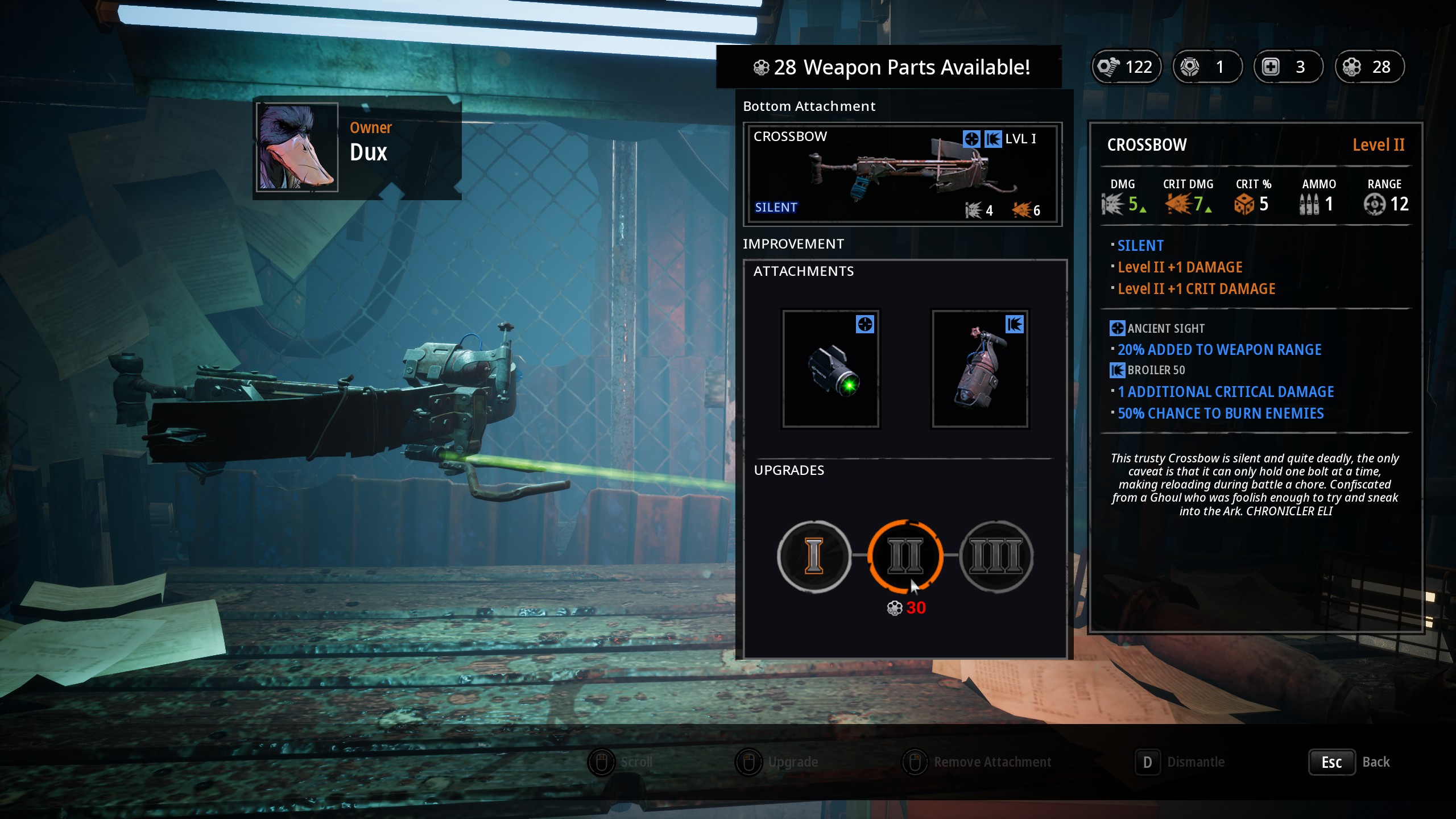Select the Crossbow weapon card

click(902, 174)
